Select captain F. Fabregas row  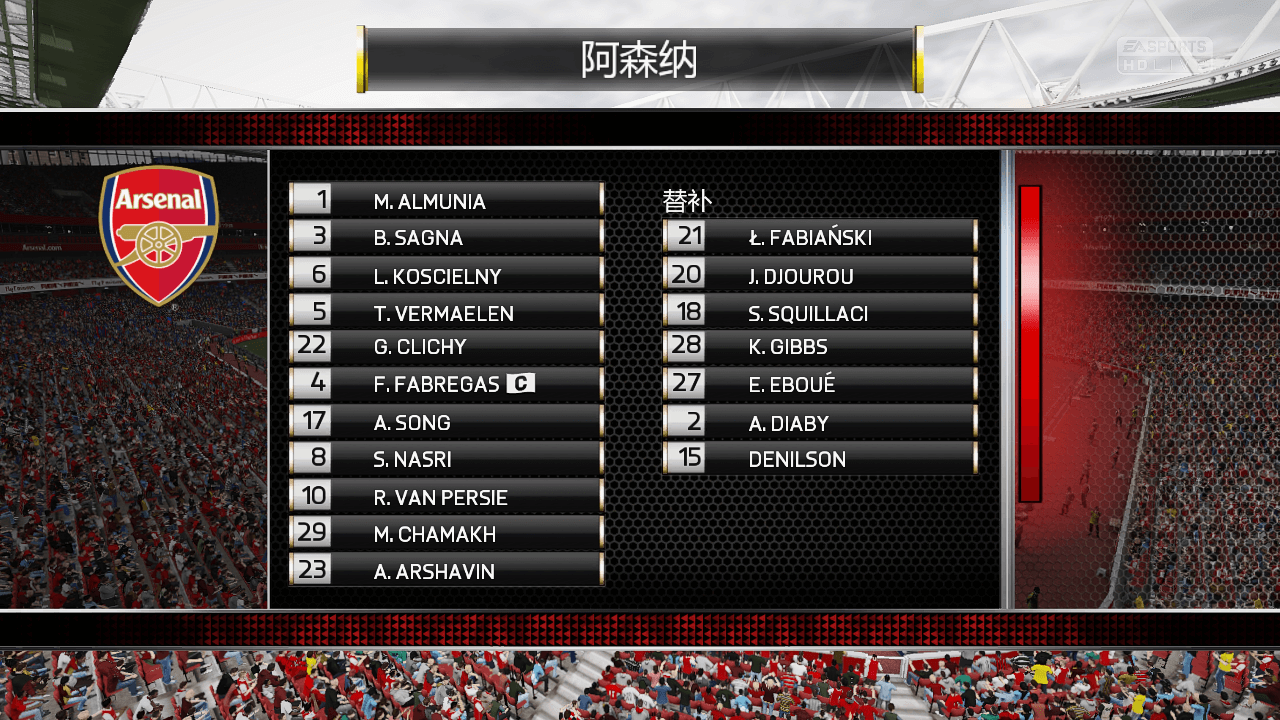(x=446, y=384)
